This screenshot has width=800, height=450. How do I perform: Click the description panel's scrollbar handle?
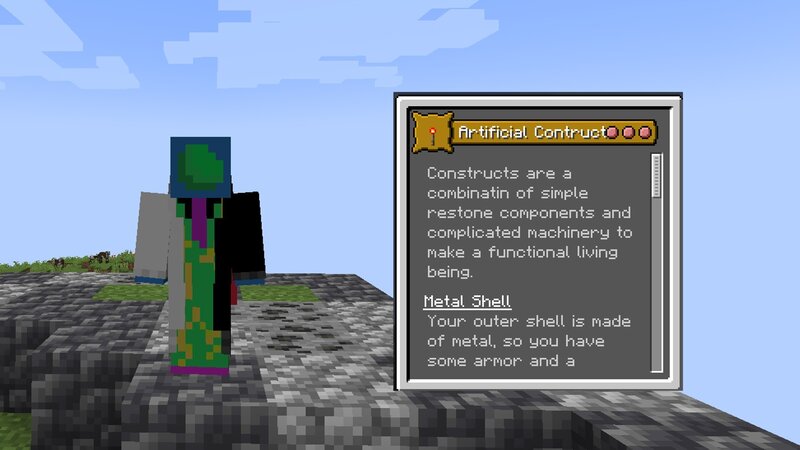657,177
